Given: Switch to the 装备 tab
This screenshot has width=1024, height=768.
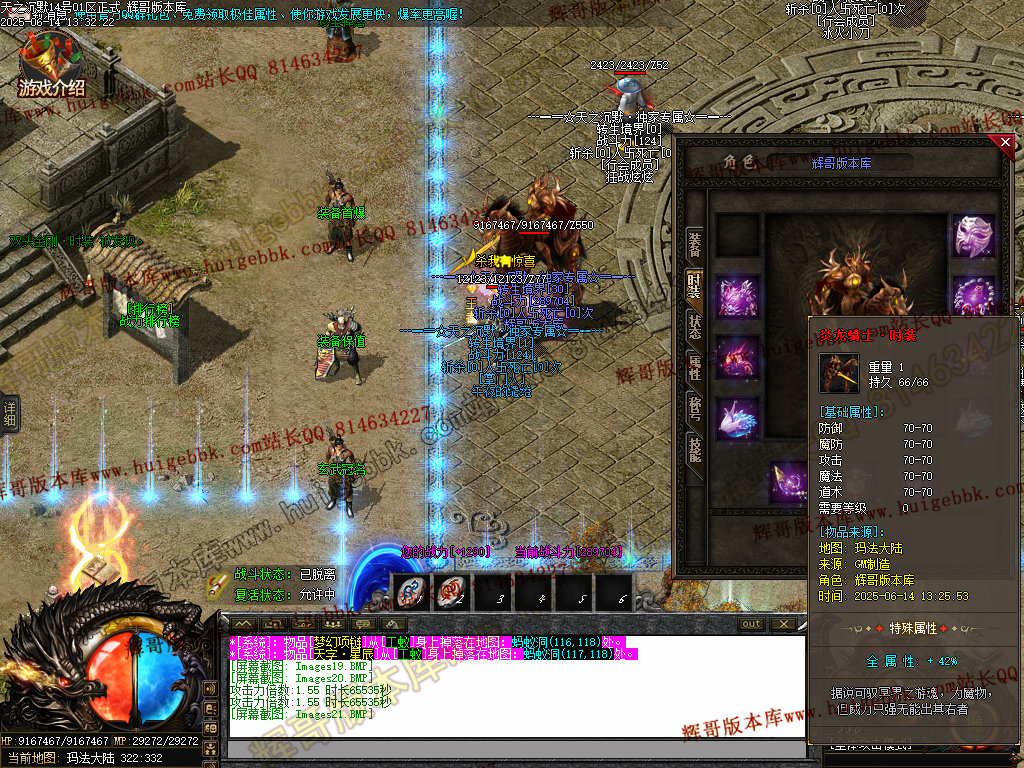Looking at the screenshot, I should 694,243.
